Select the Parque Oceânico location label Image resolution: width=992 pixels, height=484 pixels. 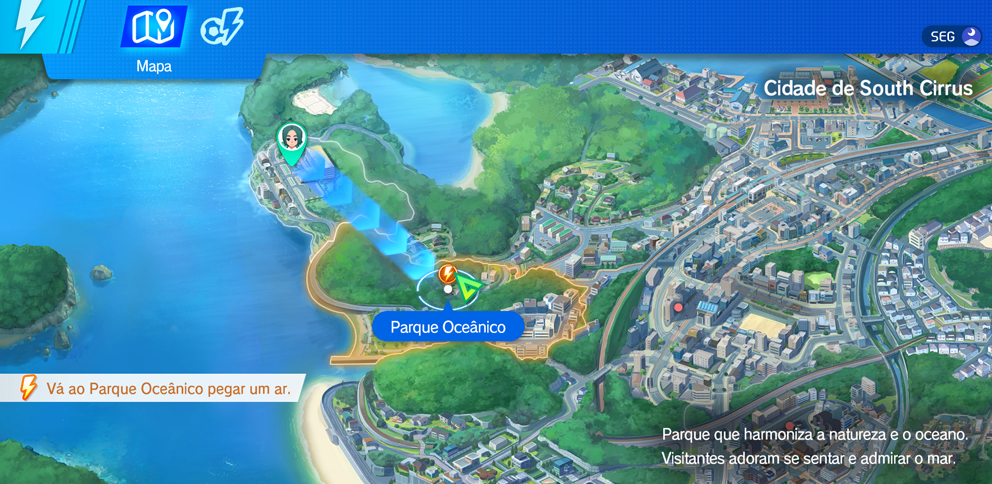coord(448,327)
